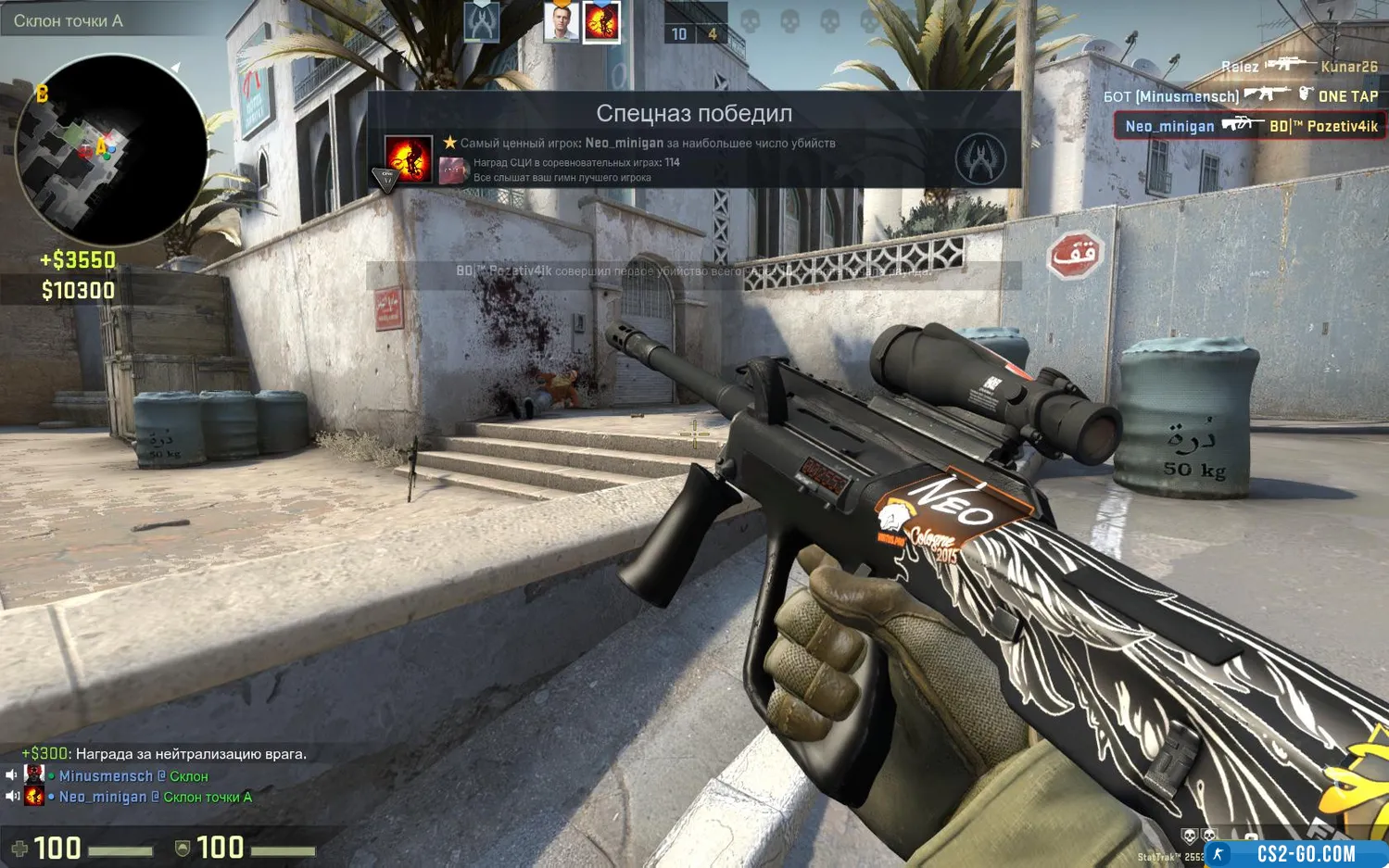This screenshot has width=1389, height=868.
Task: Select the Minusmensch bot kill feed entry
Action: click(1240, 96)
